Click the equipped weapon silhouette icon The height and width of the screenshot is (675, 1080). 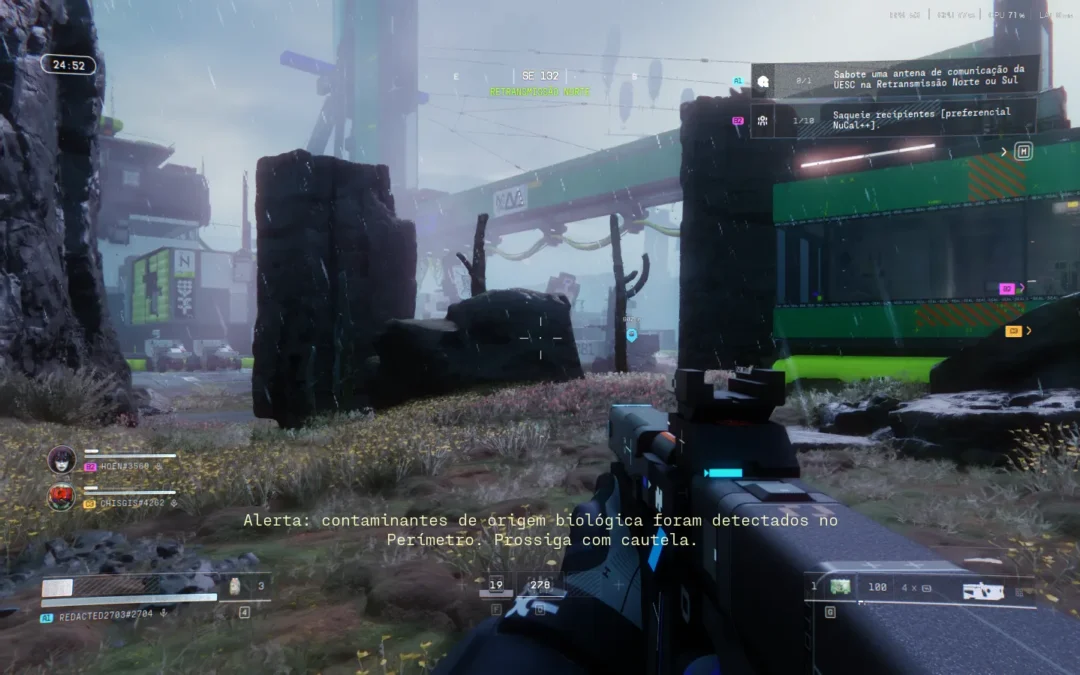pyautogui.click(x=983, y=590)
